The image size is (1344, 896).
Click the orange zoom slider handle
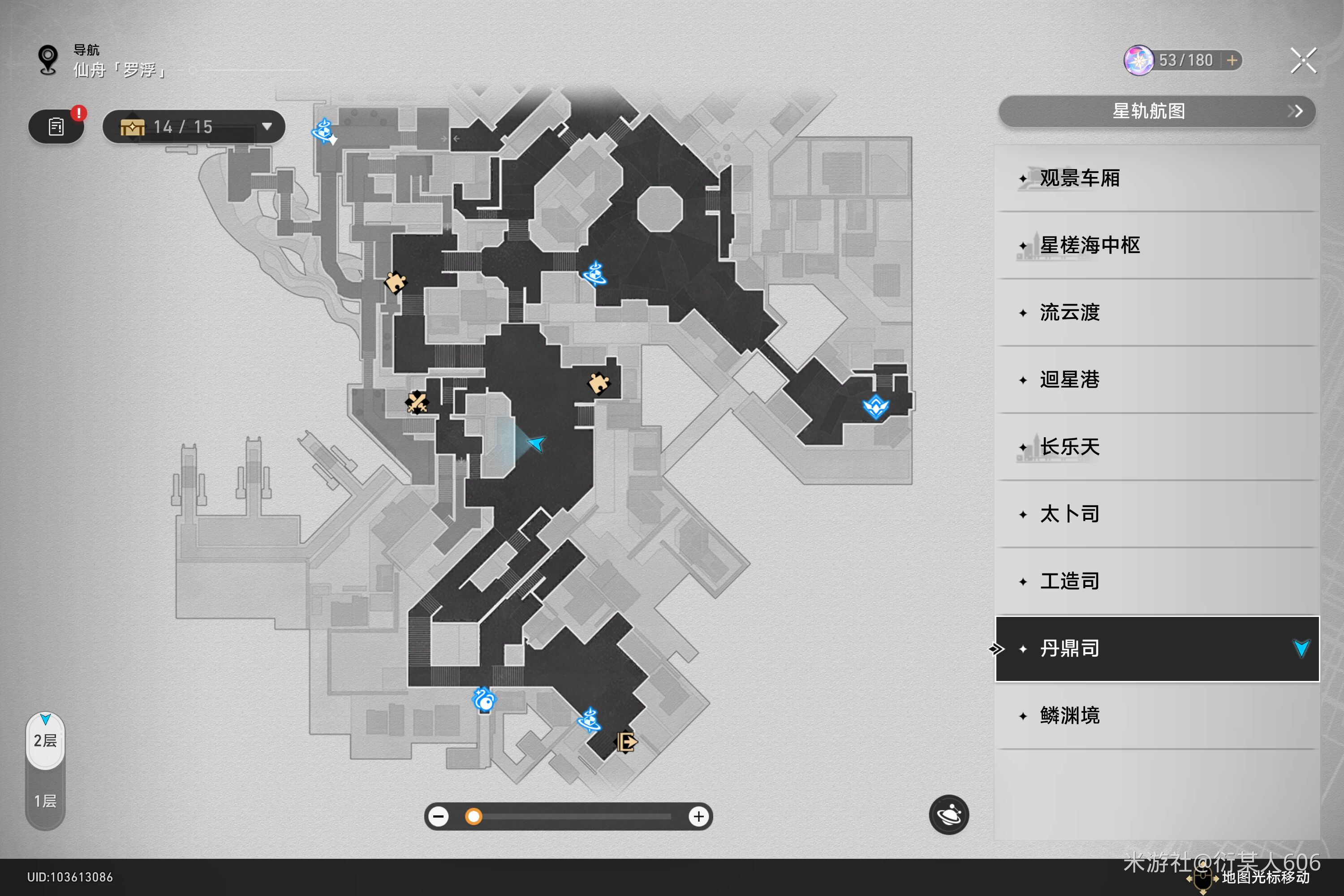(x=473, y=817)
